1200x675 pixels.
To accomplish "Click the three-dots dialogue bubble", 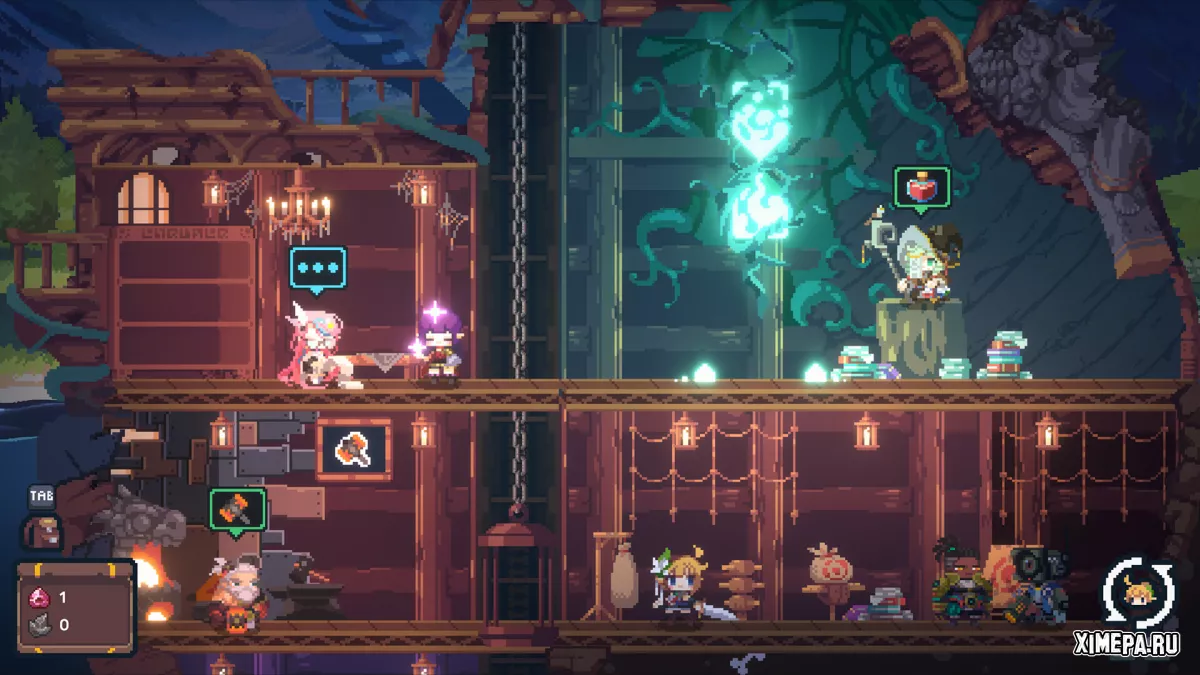I will (x=318, y=268).
